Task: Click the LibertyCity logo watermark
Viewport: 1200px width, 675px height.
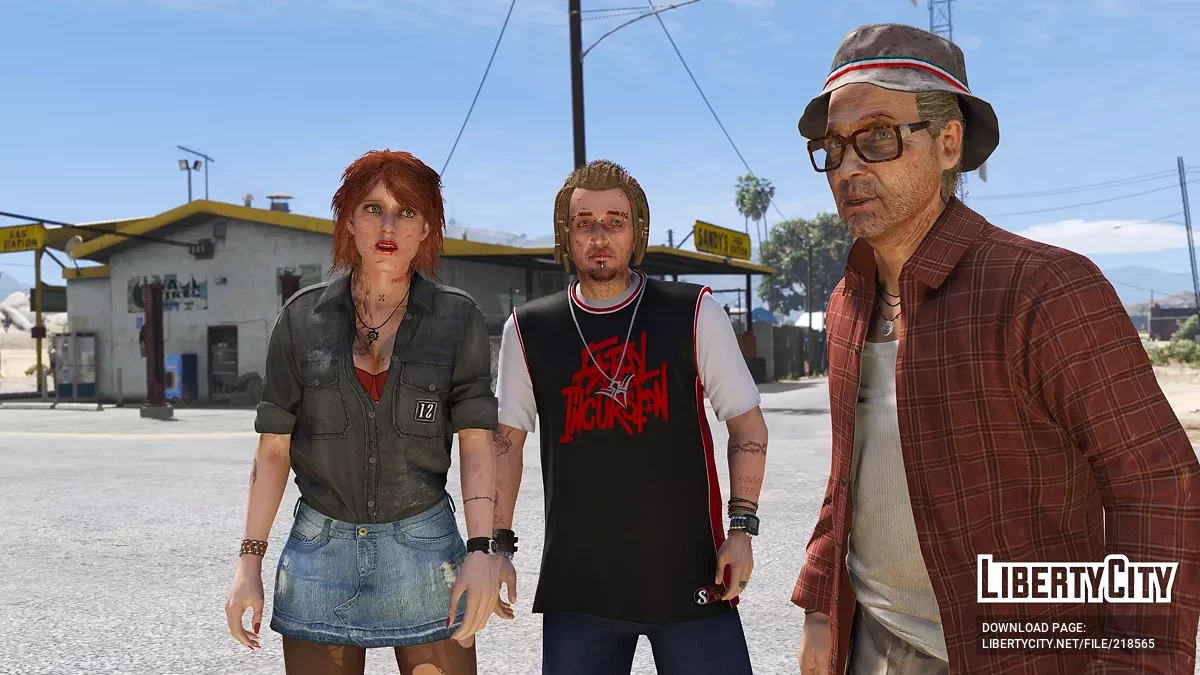Action: pyautogui.click(x=1076, y=580)
